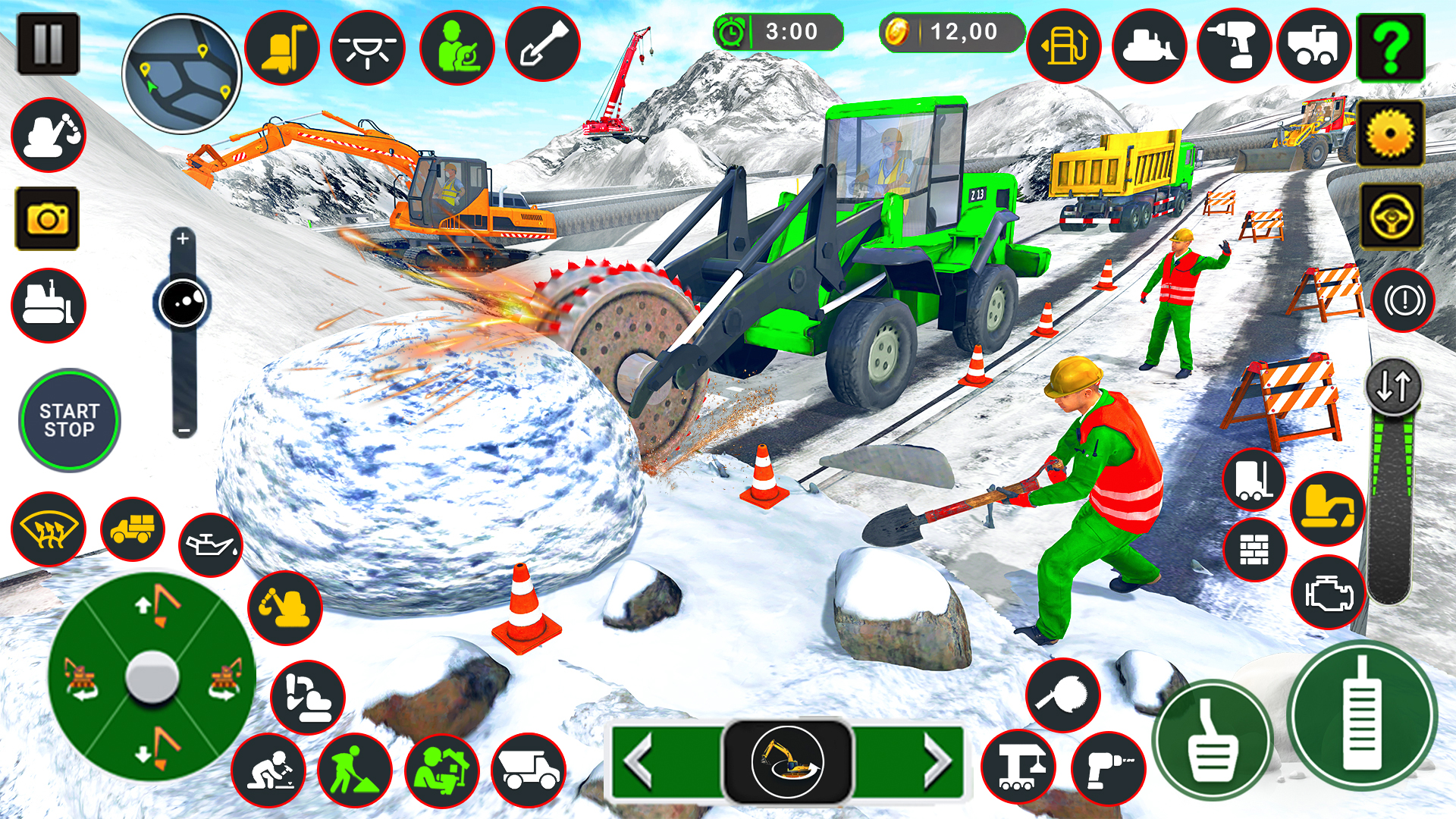The width and height of the screenshot is (1456, 819).
Task: Select the engine icon button
Action: (1329, 593)
